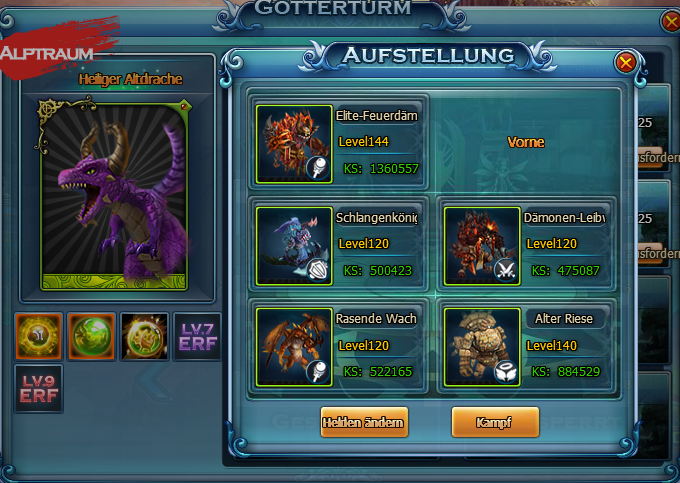Image resolution: width=680 pixels, height=483 pixels.
Task: Start the fight with Kampf button
Action: [x=495, y=422]
